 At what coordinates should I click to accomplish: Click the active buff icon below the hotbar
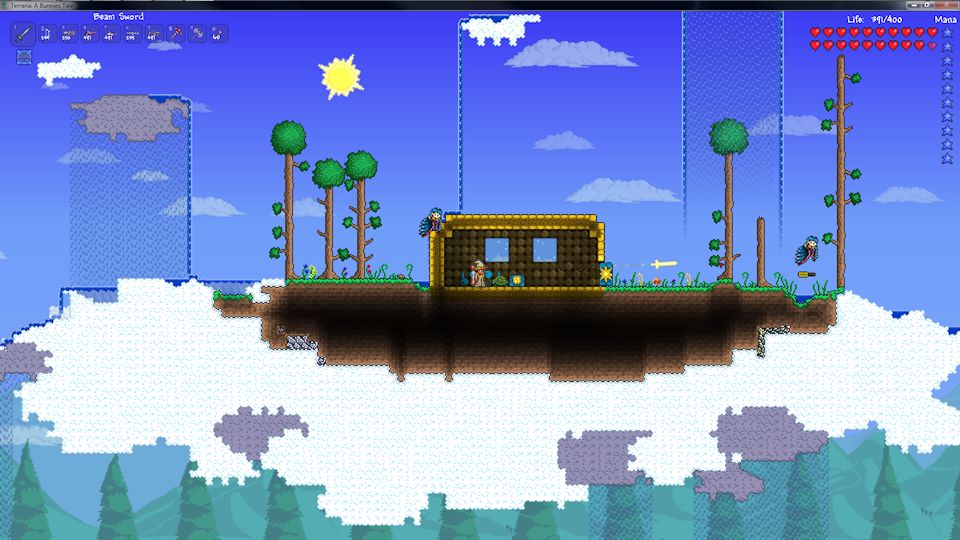pyautogui.click(x=24, y=57)
